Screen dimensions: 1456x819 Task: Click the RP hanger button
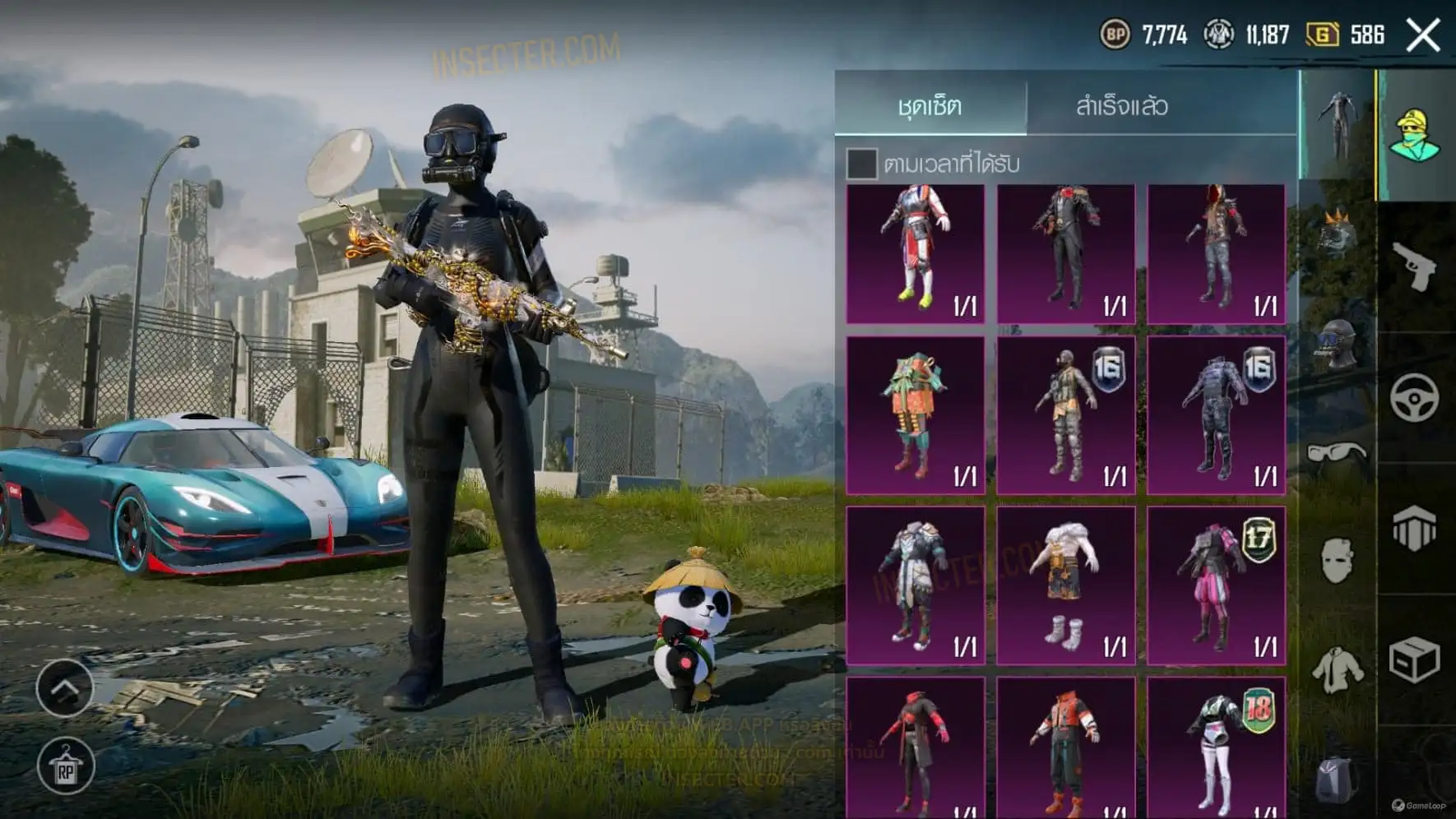66,766
